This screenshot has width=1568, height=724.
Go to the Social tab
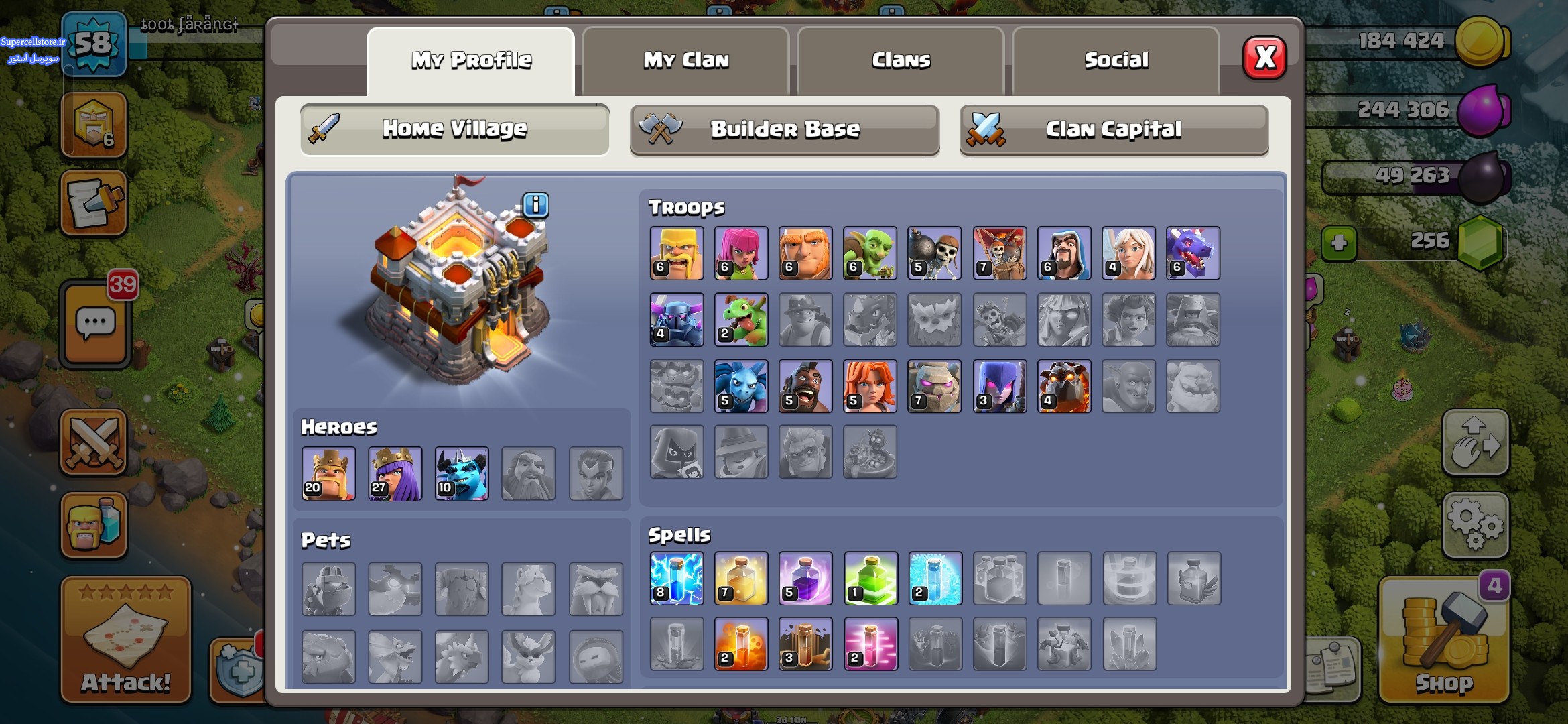[1116, 60]
